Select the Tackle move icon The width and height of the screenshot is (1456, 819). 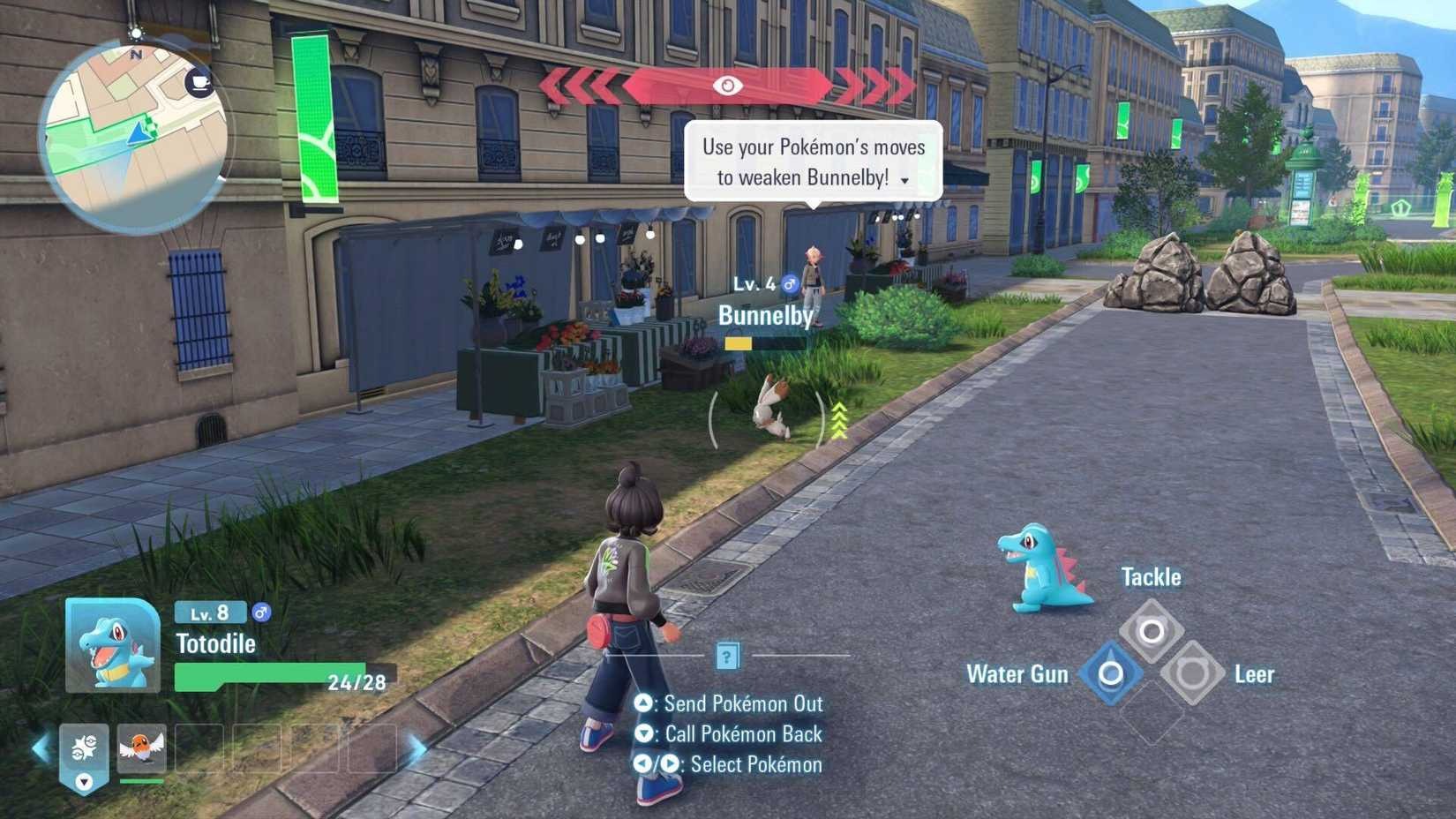click(x=1151, y=632)
